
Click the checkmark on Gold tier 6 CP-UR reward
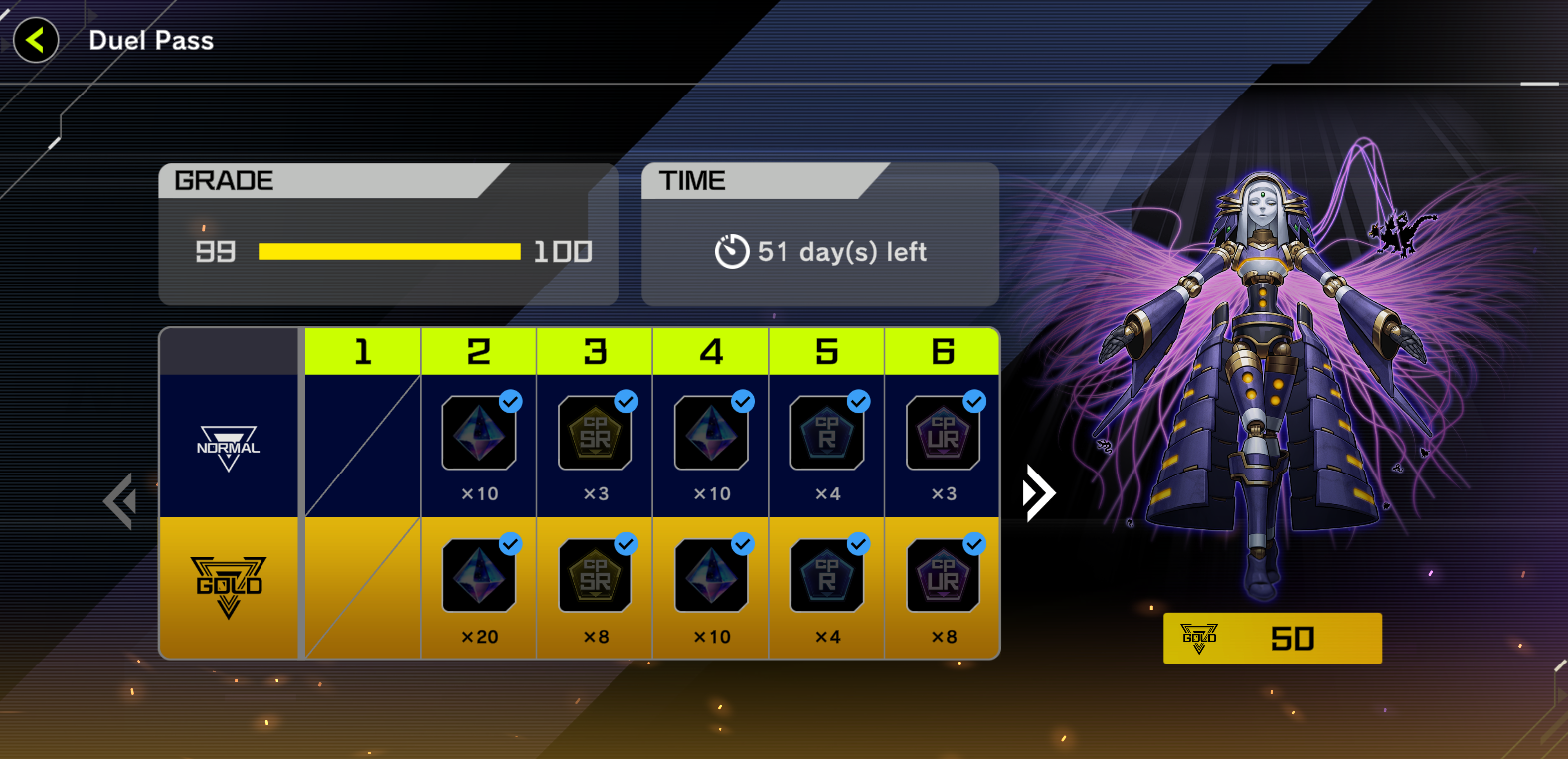[973, 545]
